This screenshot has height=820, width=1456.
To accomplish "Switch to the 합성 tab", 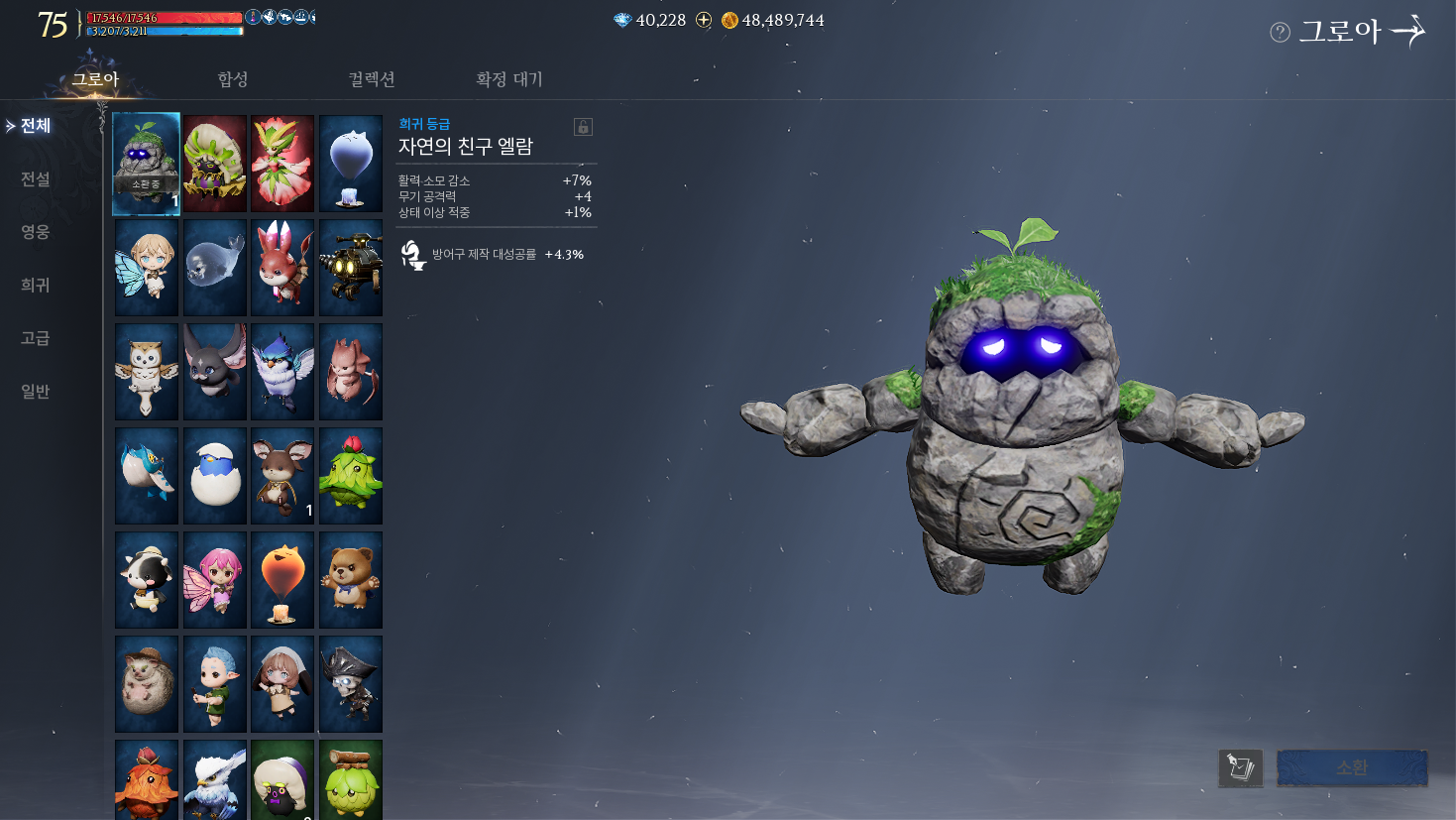I will click(x=233, y=79).
